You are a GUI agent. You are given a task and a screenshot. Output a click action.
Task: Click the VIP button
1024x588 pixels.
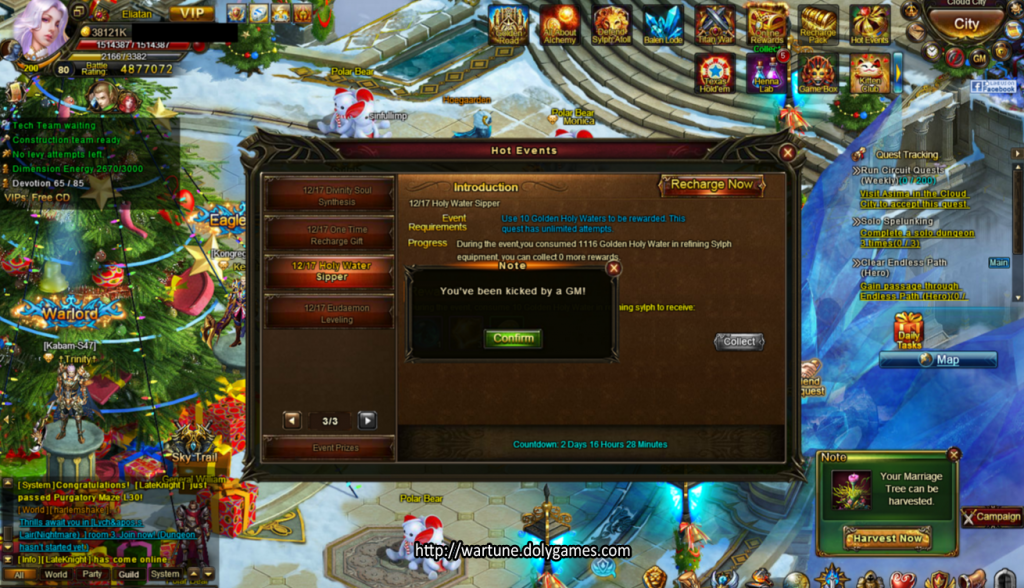(191, 13)
